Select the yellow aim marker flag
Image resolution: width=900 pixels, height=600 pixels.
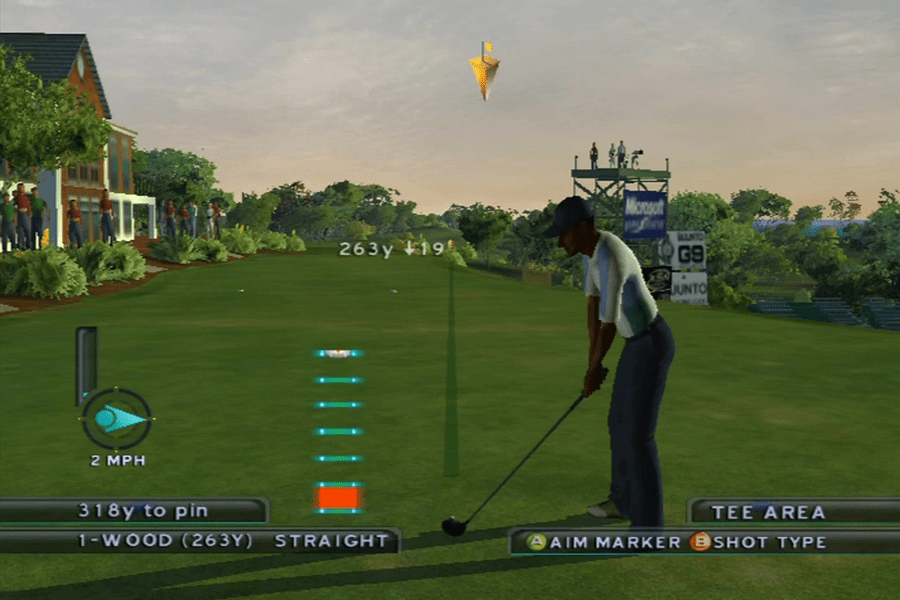pos(485,71)
